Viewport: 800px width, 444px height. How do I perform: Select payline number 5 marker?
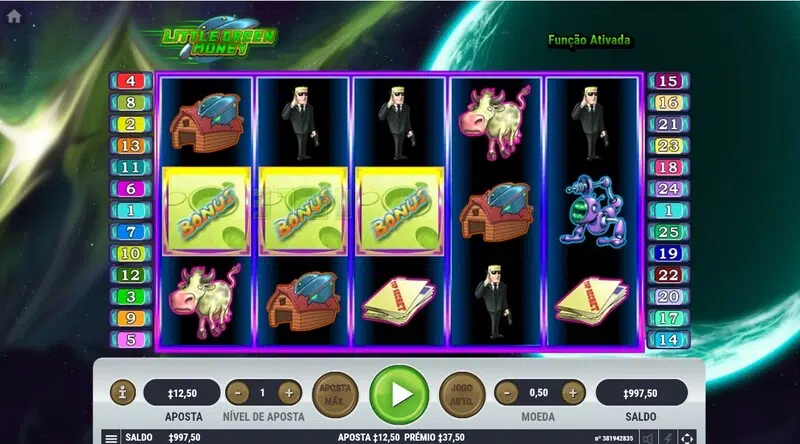pyautogui.click(x=131, y=339)
